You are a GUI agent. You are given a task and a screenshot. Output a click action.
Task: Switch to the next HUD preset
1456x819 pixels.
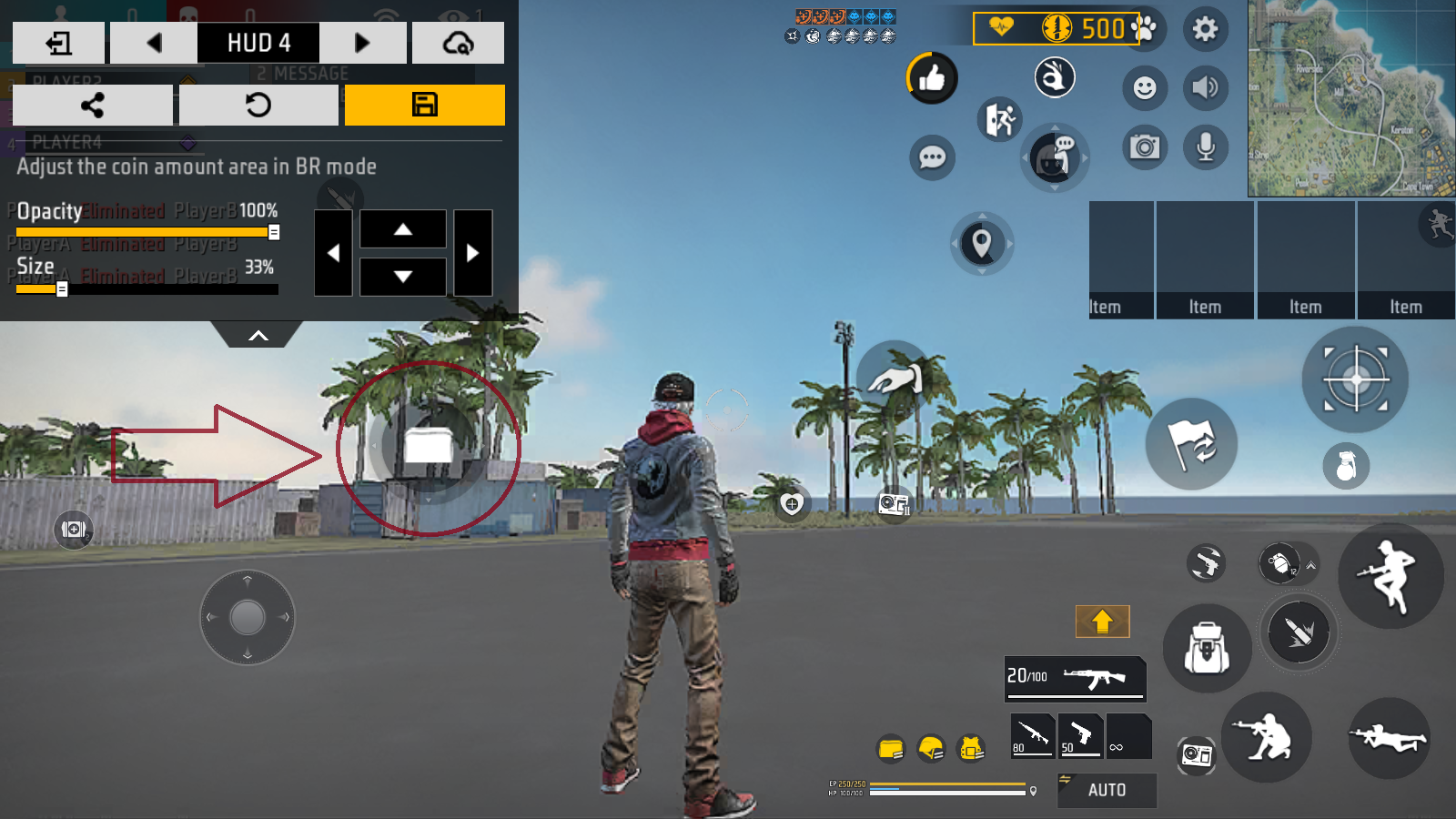click(x=362, y=43)
